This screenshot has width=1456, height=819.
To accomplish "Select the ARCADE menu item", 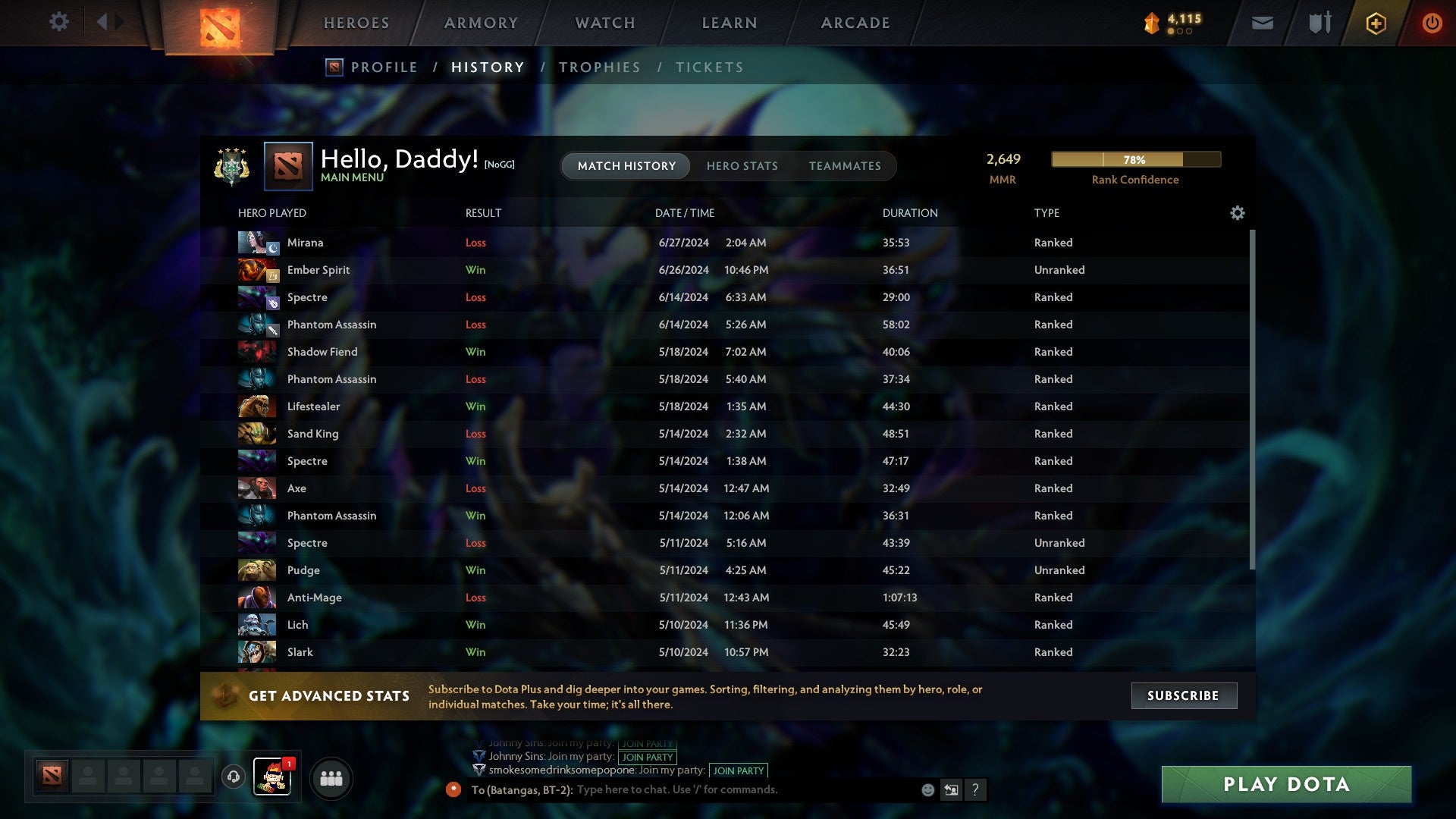I will click(855, 23).
